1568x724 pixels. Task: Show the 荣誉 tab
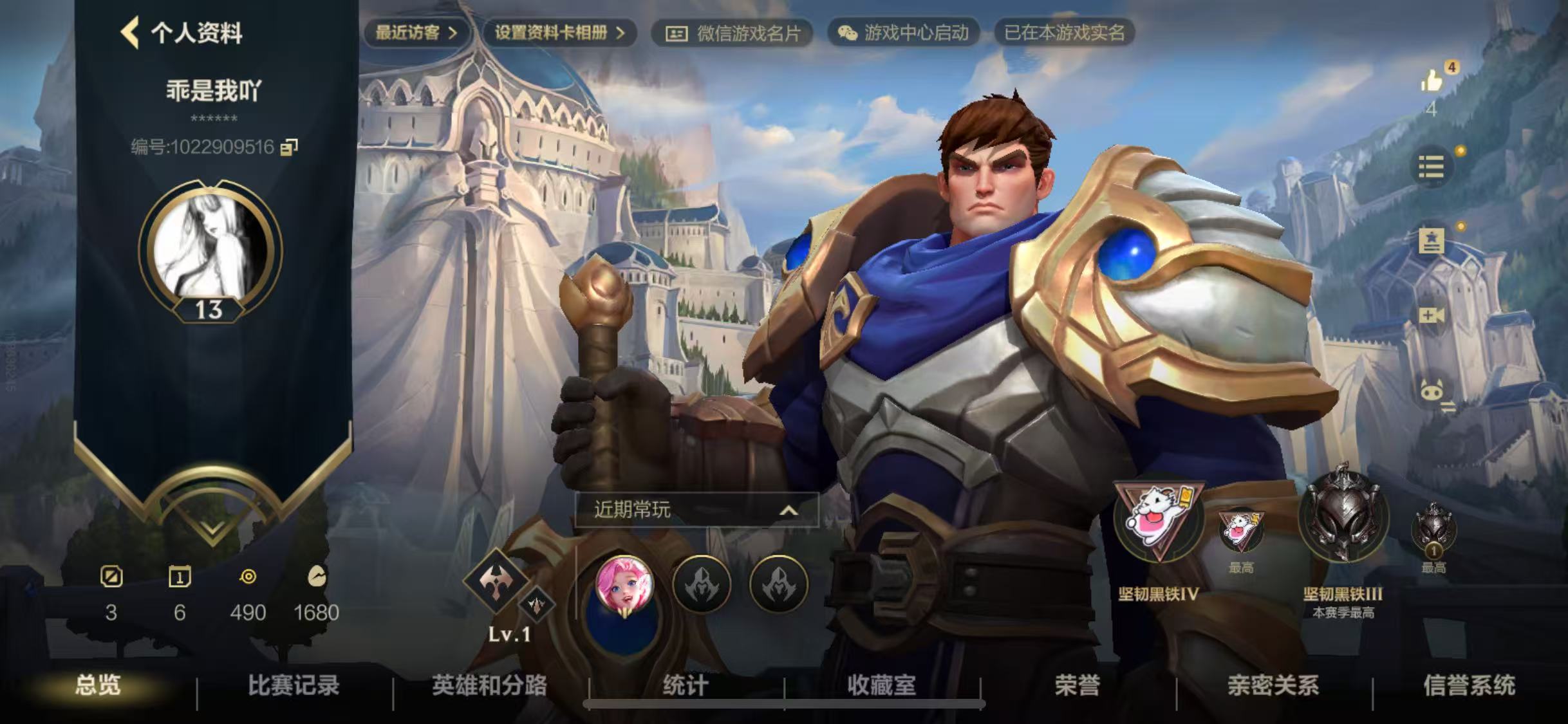1077,685
